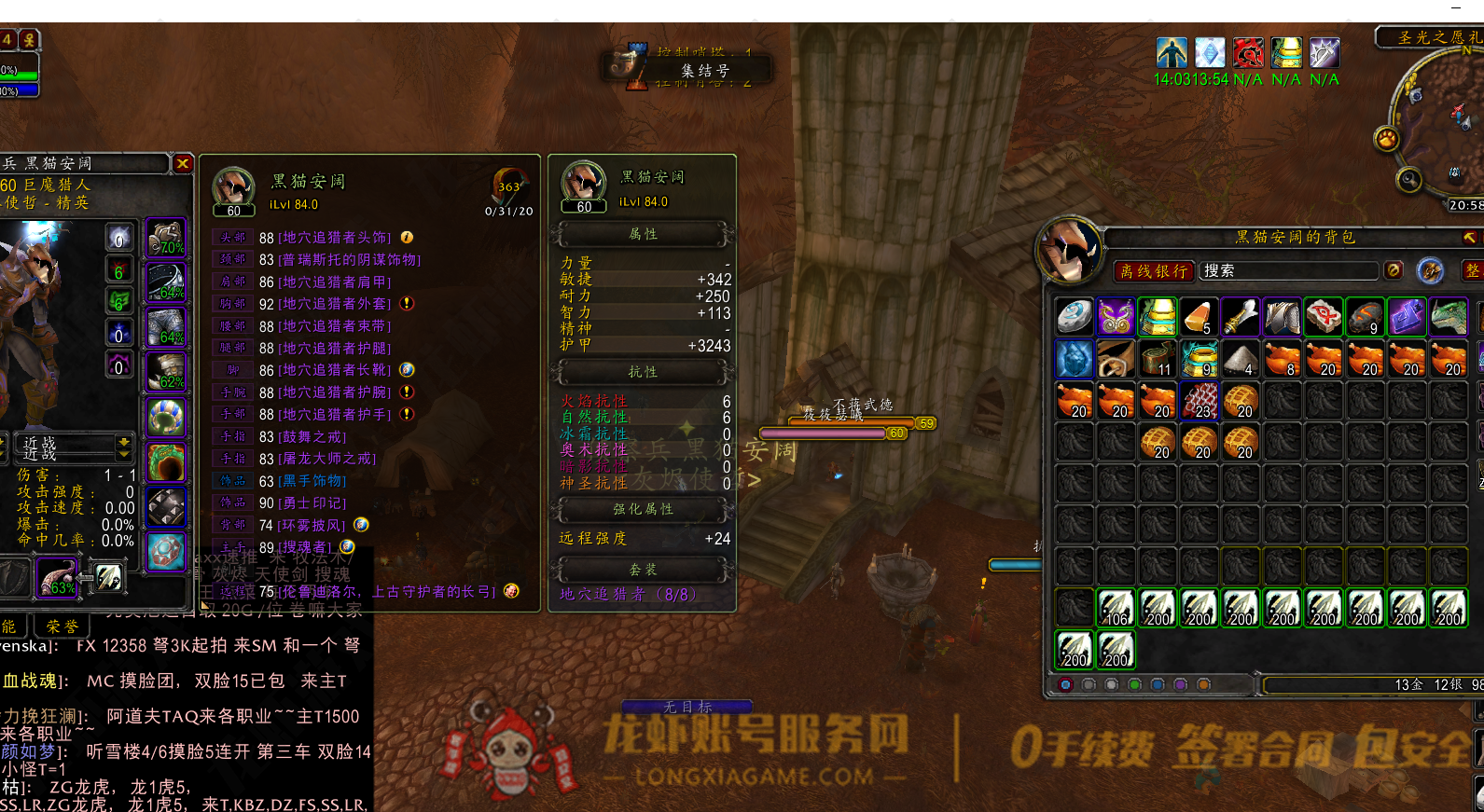Close the character panel with the red X
Screen dimensions: 1484x812
[183, 164]
